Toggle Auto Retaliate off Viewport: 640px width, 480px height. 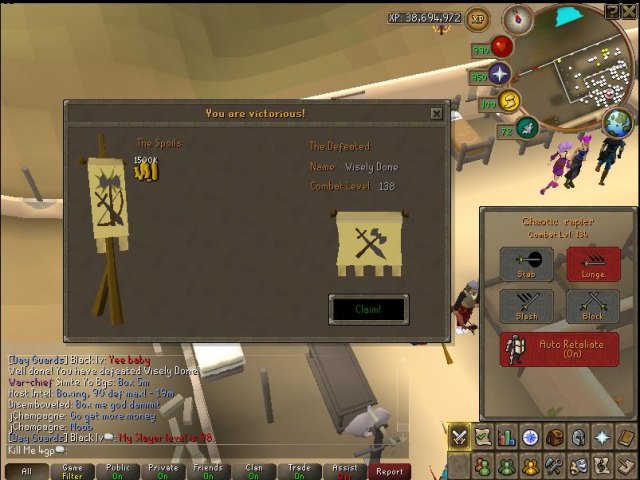[559, 350]
